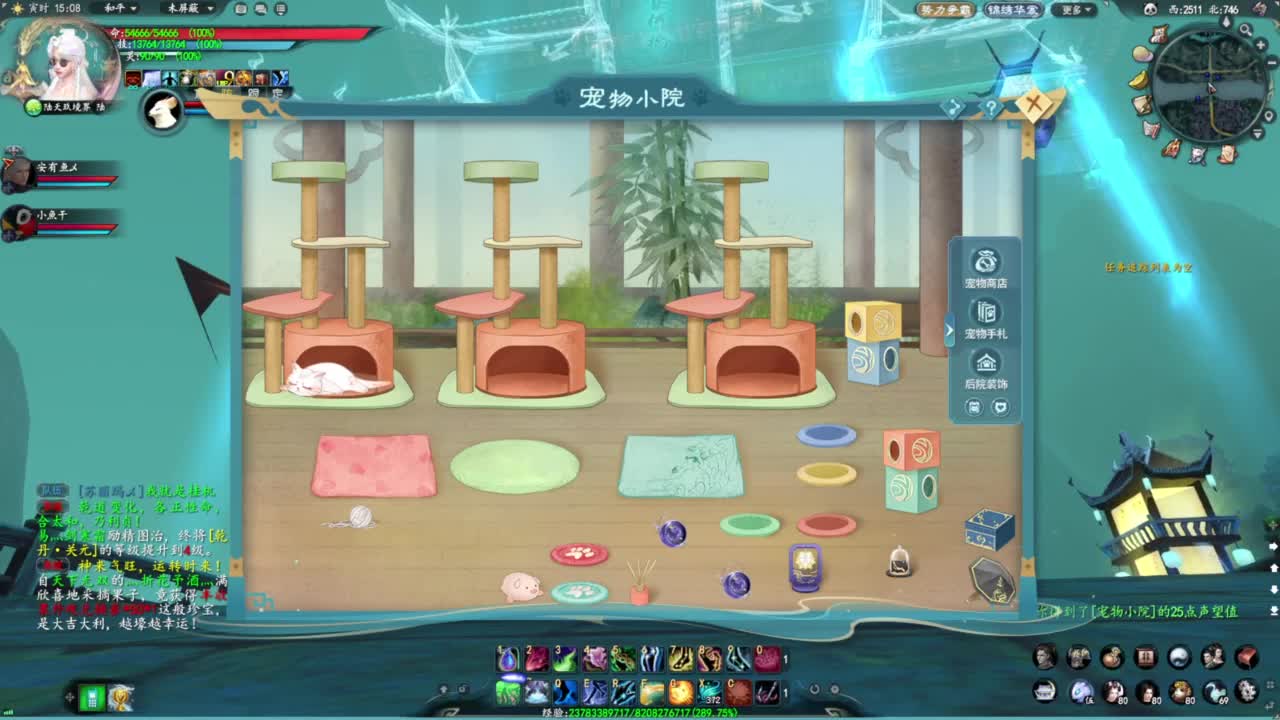Select the magnifier search icon on the minimap
The width and height of the screenshot is (1280, 720).
[x=1245, y=29]
